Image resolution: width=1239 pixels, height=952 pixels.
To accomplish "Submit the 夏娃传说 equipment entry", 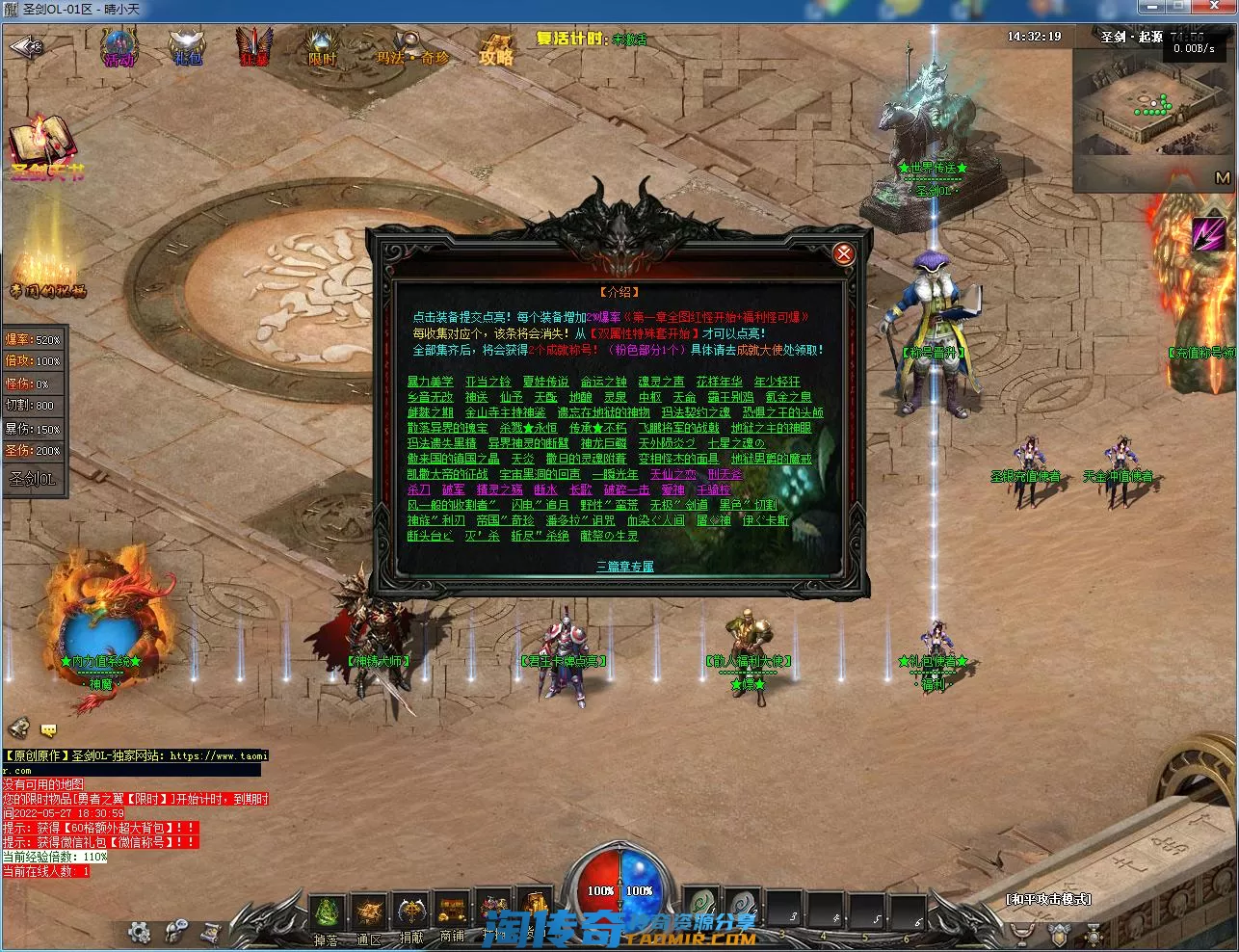I will point(545,382).
